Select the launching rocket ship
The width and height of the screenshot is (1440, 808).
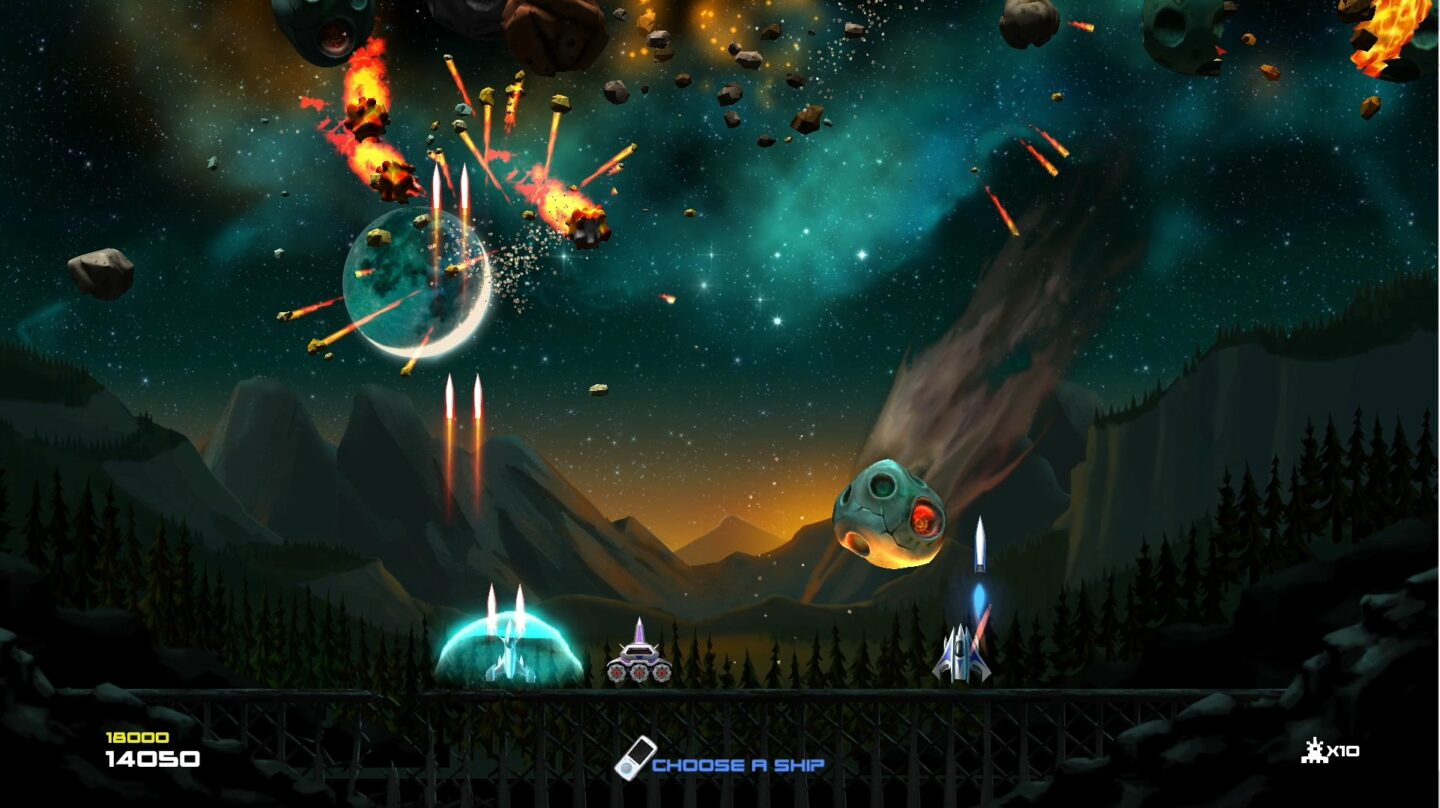pyautogui.click(x=962, y=650)
